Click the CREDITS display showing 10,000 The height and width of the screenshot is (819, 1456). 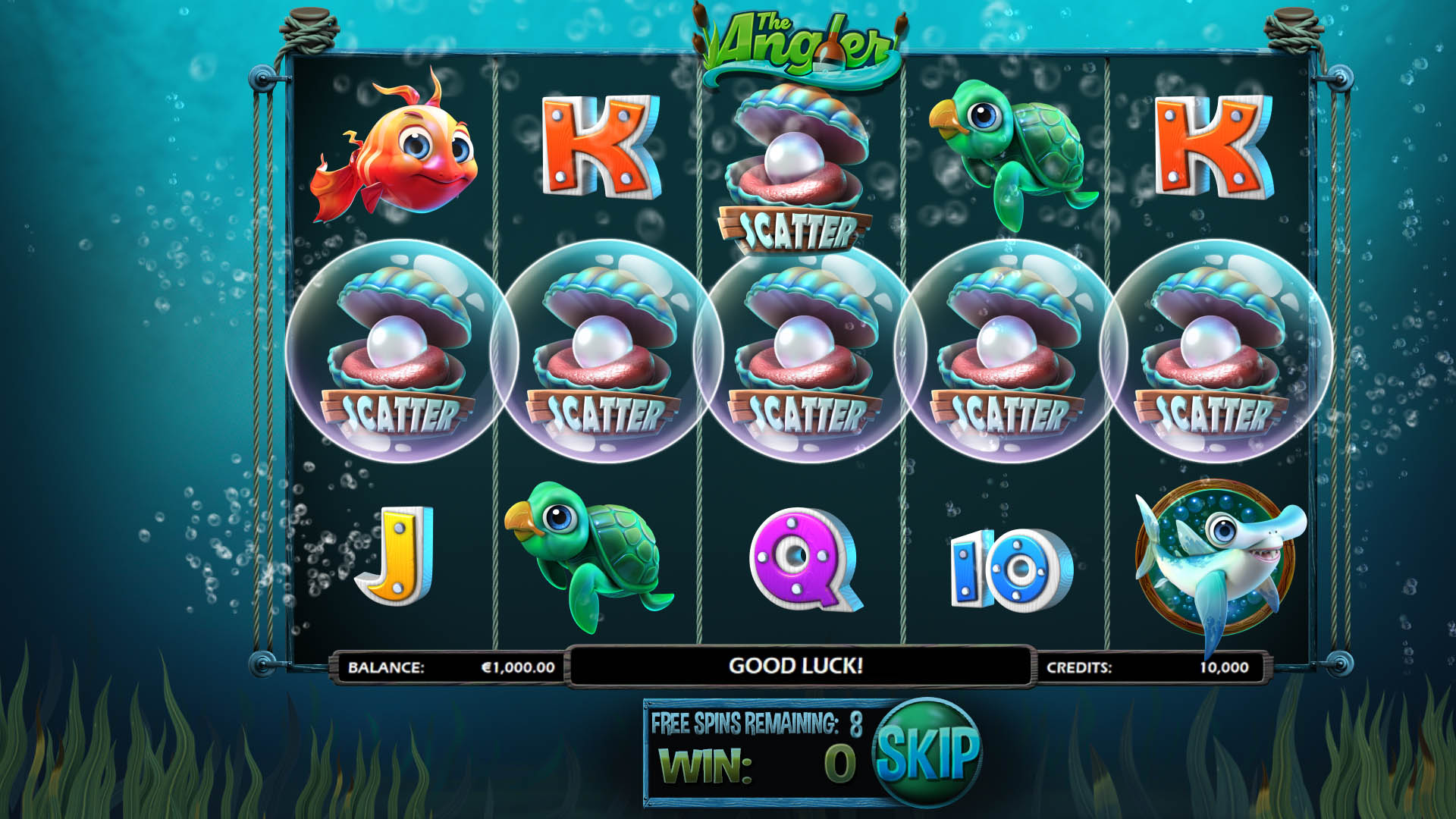point(1153,667)
